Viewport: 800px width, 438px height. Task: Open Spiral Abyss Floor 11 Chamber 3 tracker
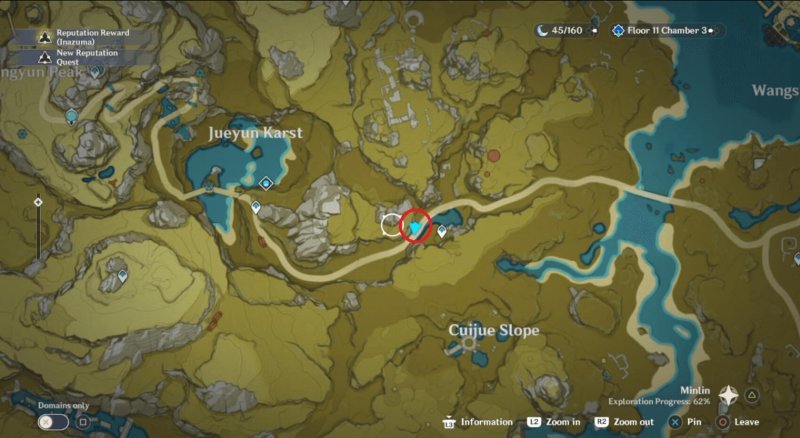point(662,30)
